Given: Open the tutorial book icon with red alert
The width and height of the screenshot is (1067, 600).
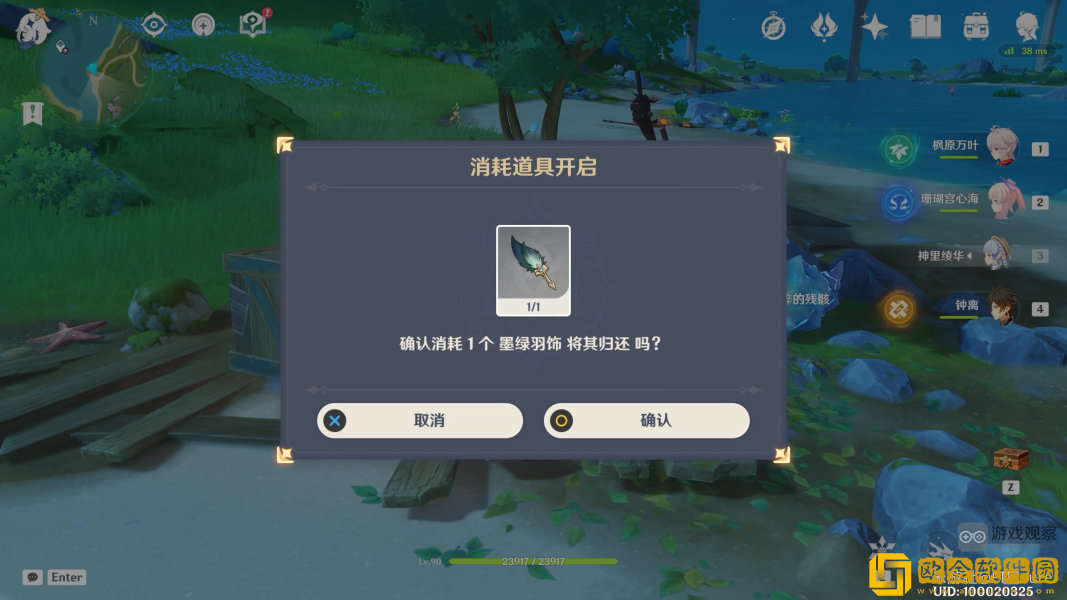Looking at the screenshot, I should [x=253, y=25].
